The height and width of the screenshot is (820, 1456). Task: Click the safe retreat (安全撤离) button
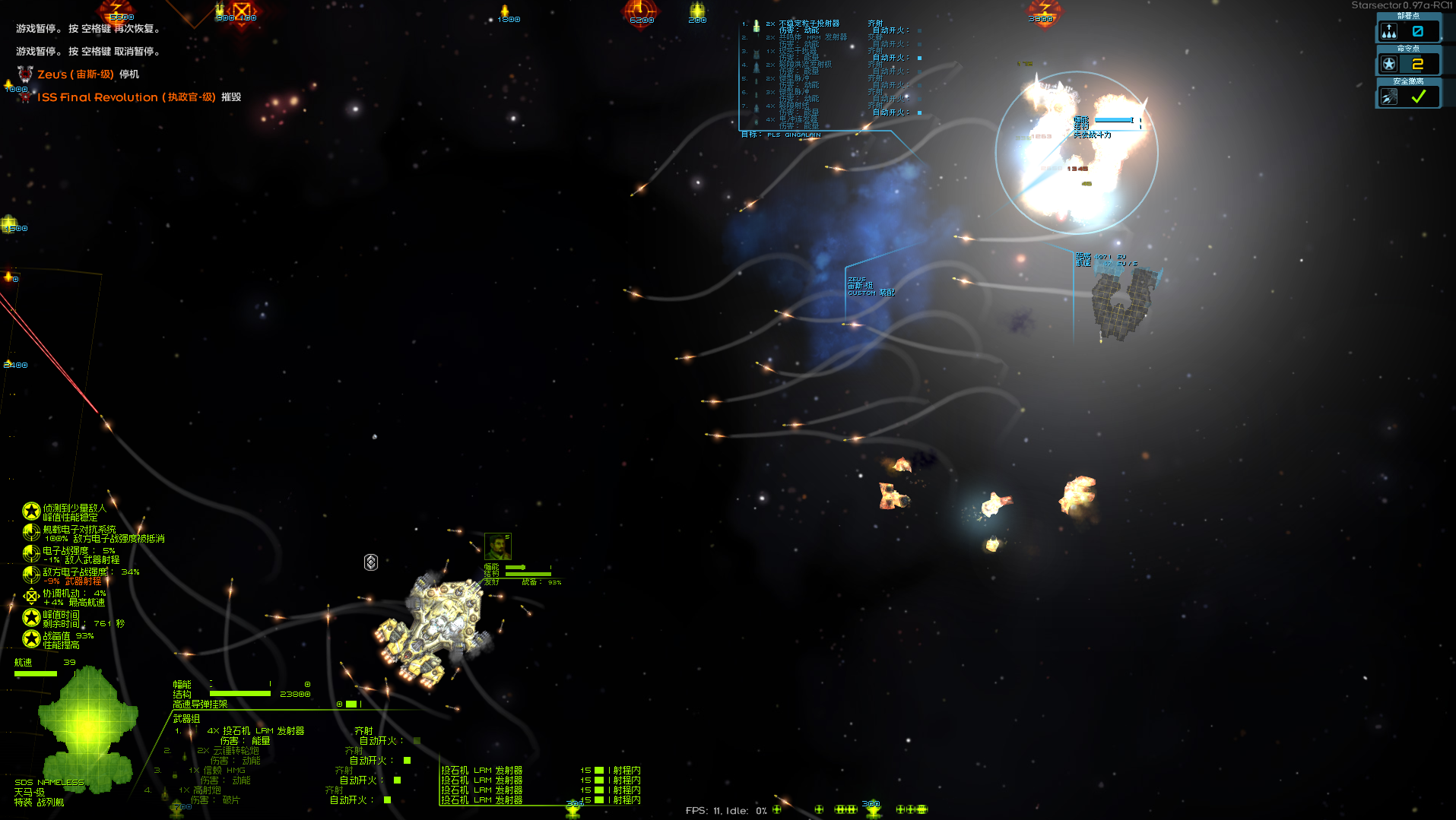click(x=1407, y=97)
